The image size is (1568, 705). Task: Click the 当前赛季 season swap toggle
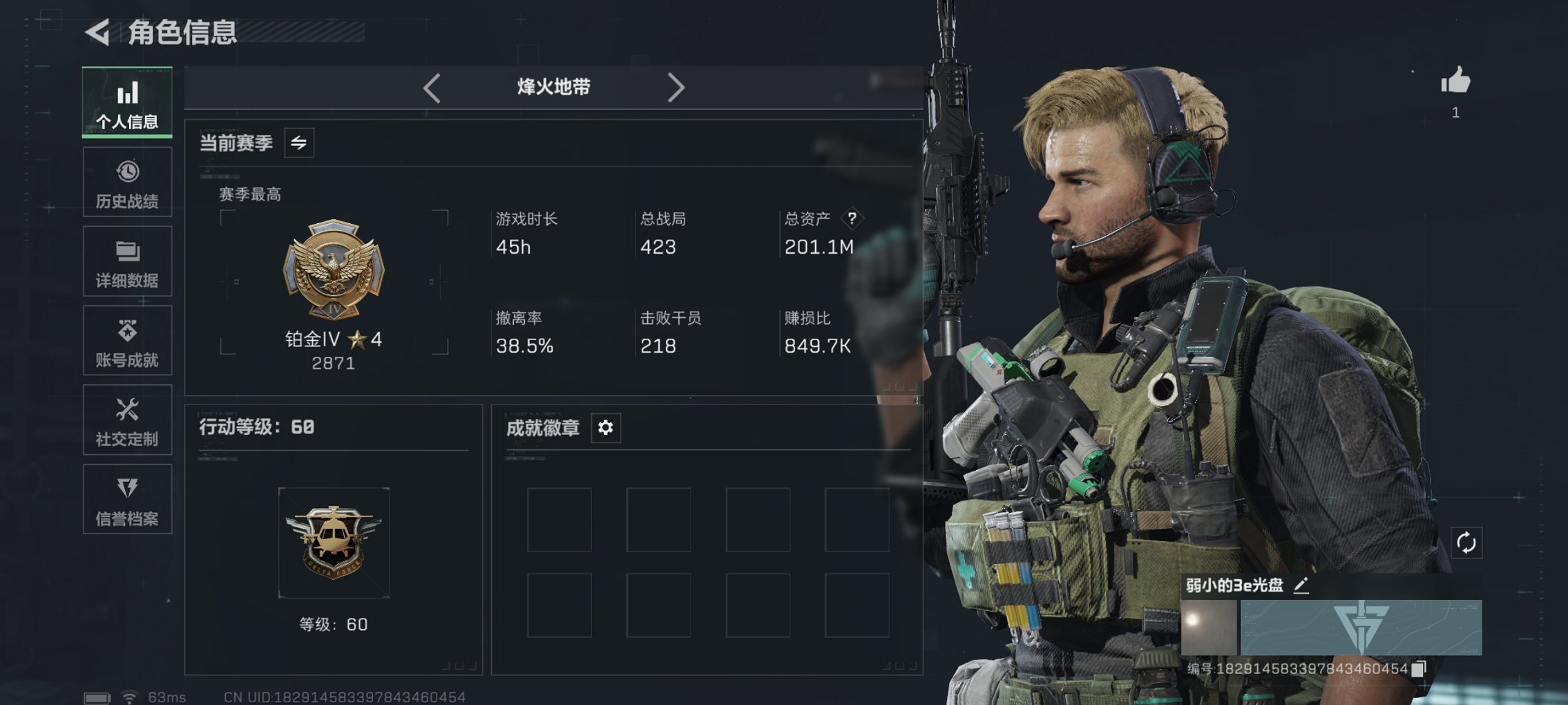pyautogui.click(x=297, y=143)
